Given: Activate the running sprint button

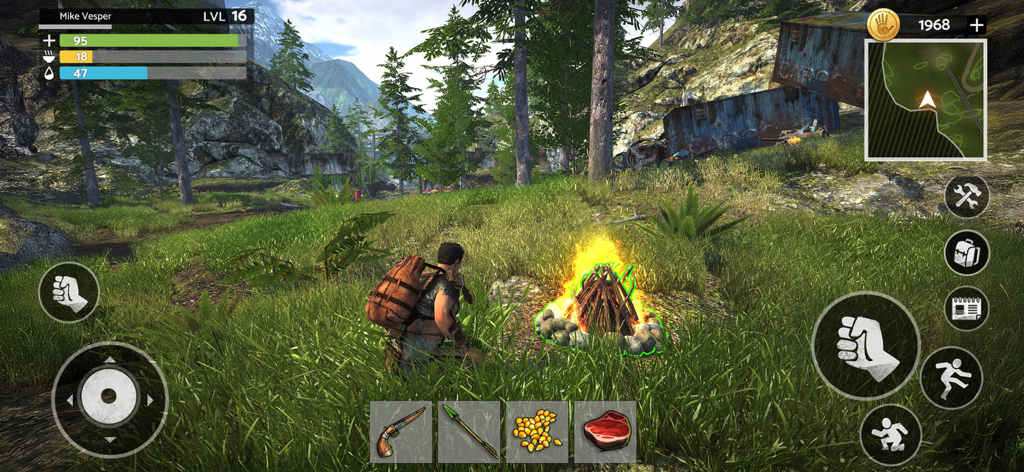Looking at the screenshot, I should 951,378.
